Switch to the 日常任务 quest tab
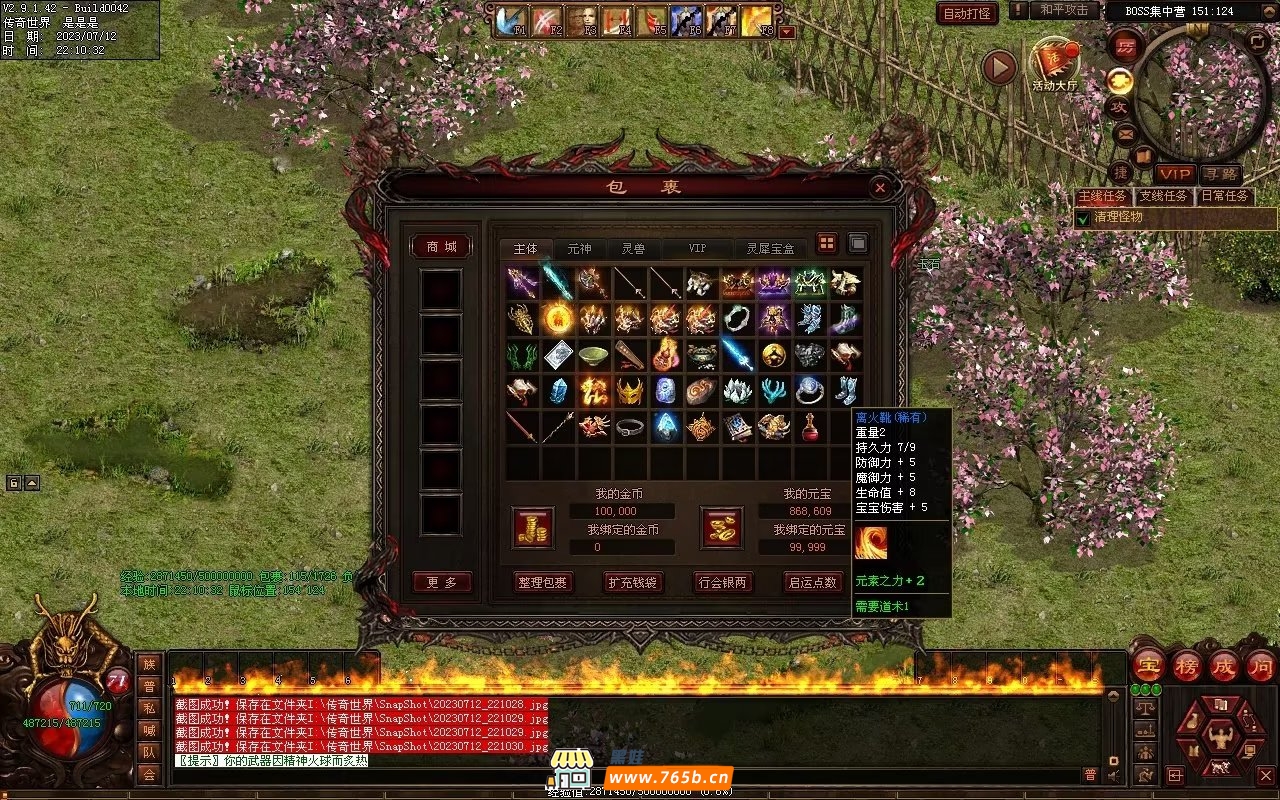The height and width of the screenshot is (800, 1280). coord(1224,196)
